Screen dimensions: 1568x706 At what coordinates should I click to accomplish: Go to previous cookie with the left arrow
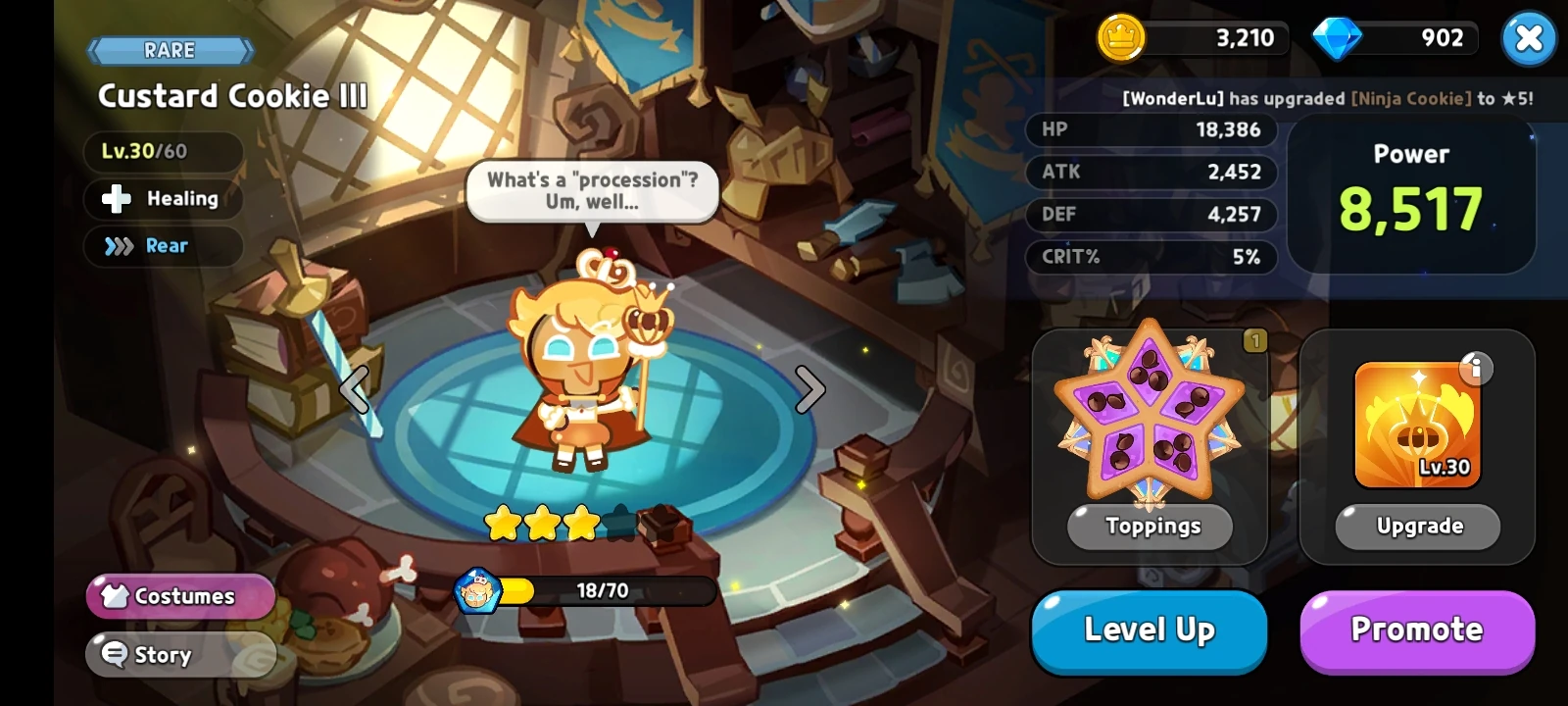click(354, 389)
